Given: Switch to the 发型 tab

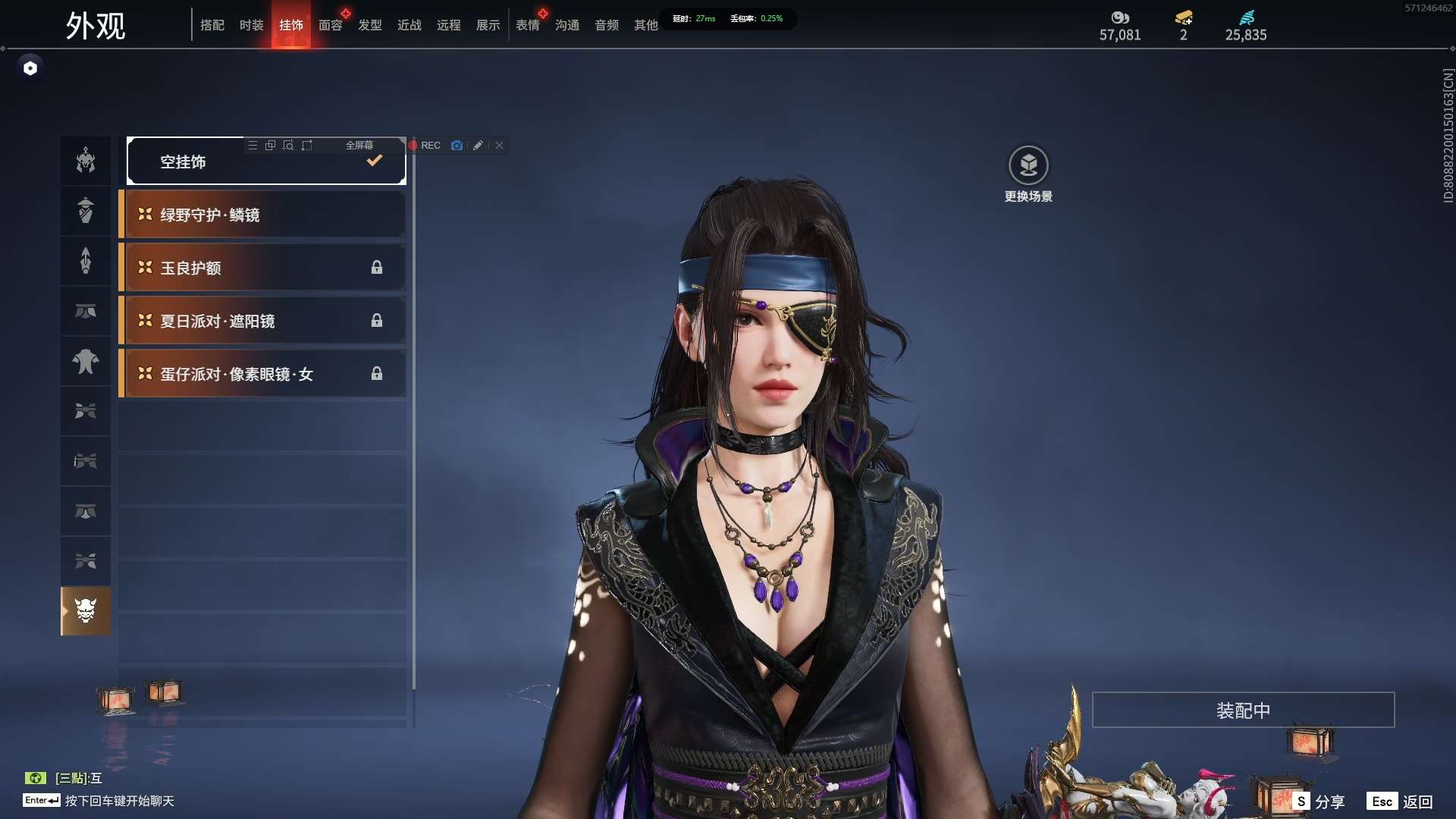Looking at the screenshot, I should click(370, 25).
